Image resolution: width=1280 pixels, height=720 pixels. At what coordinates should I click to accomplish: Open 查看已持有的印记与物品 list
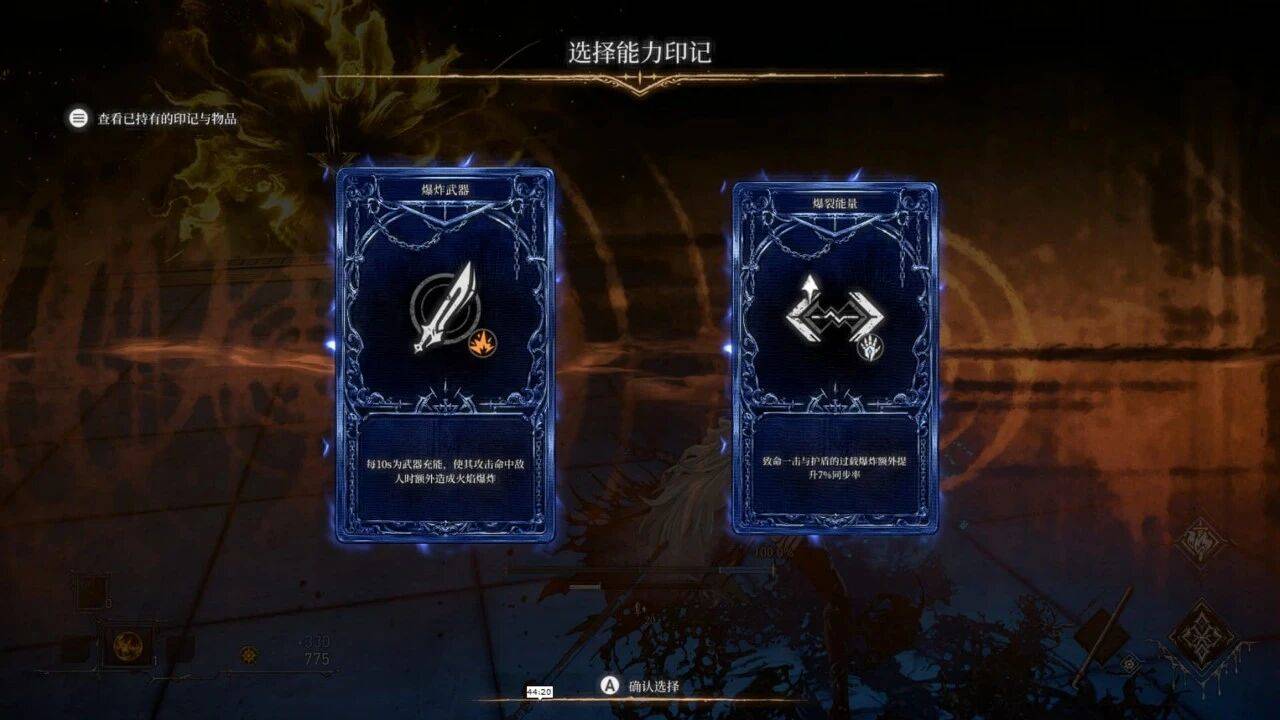[x=155, y=119]
